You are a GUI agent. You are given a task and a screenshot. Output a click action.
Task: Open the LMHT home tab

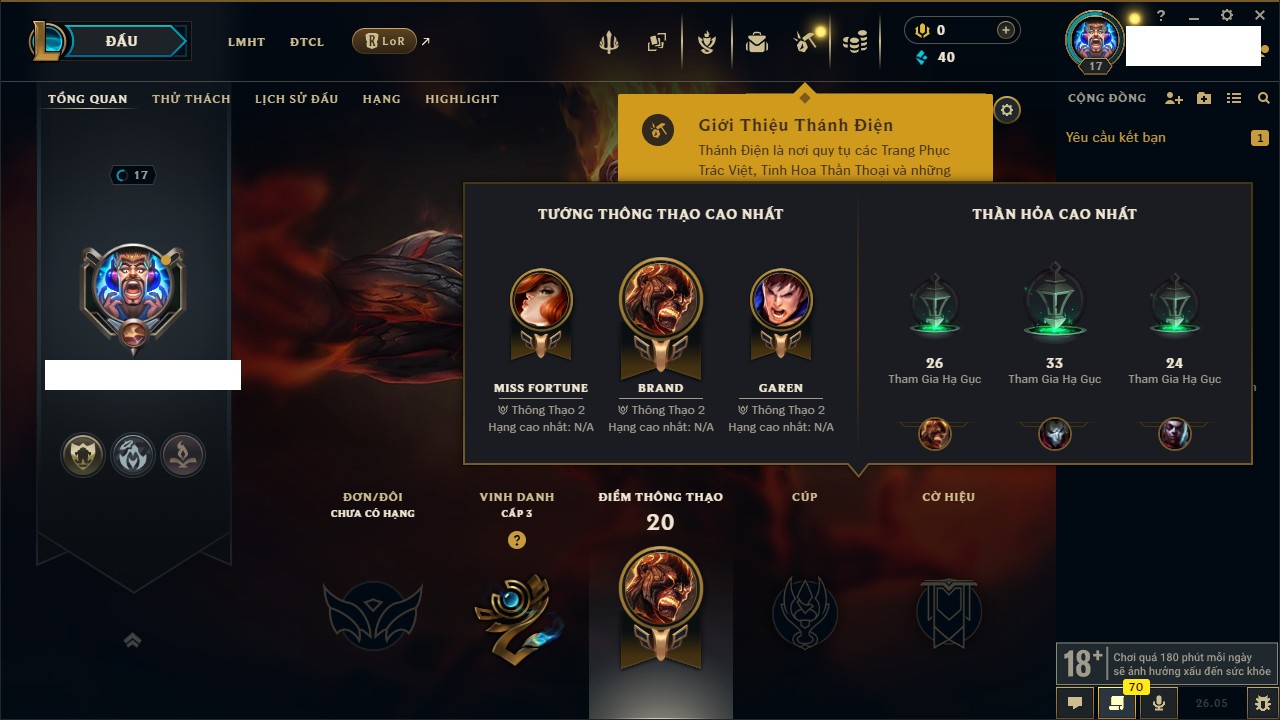coord(246,42)
